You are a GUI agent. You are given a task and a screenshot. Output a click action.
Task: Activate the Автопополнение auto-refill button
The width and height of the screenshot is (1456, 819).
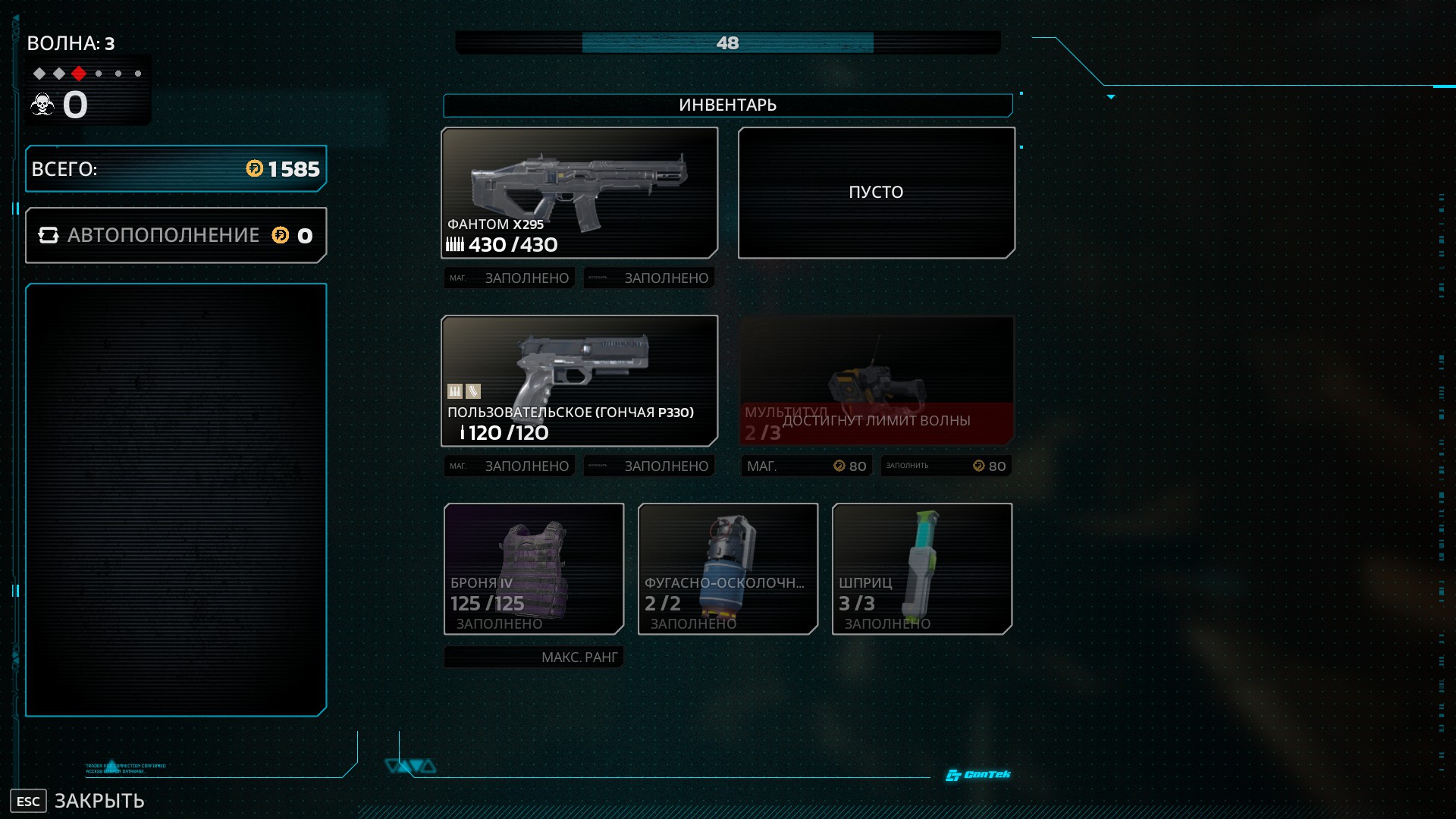(176, 236)
